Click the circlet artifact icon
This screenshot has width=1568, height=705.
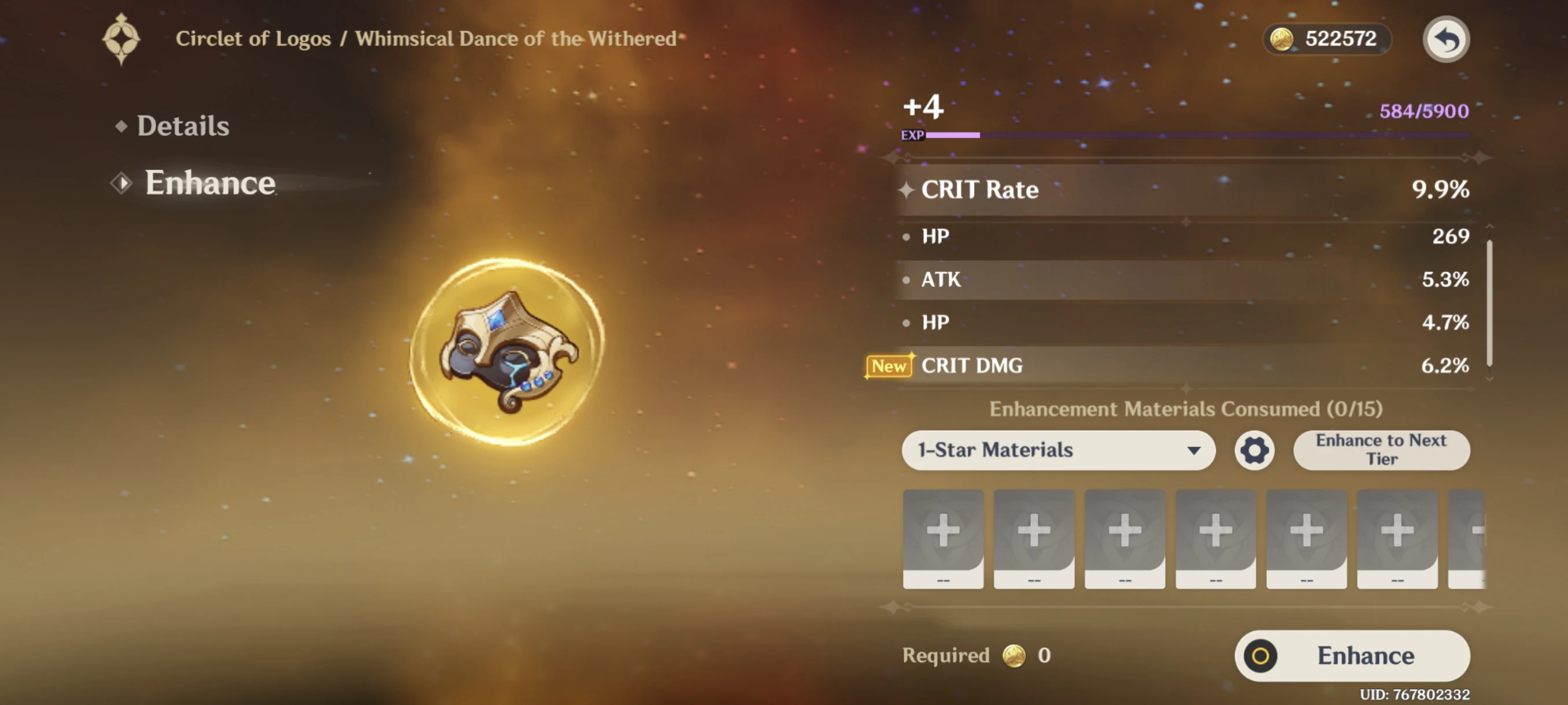[x=508, y=352]
